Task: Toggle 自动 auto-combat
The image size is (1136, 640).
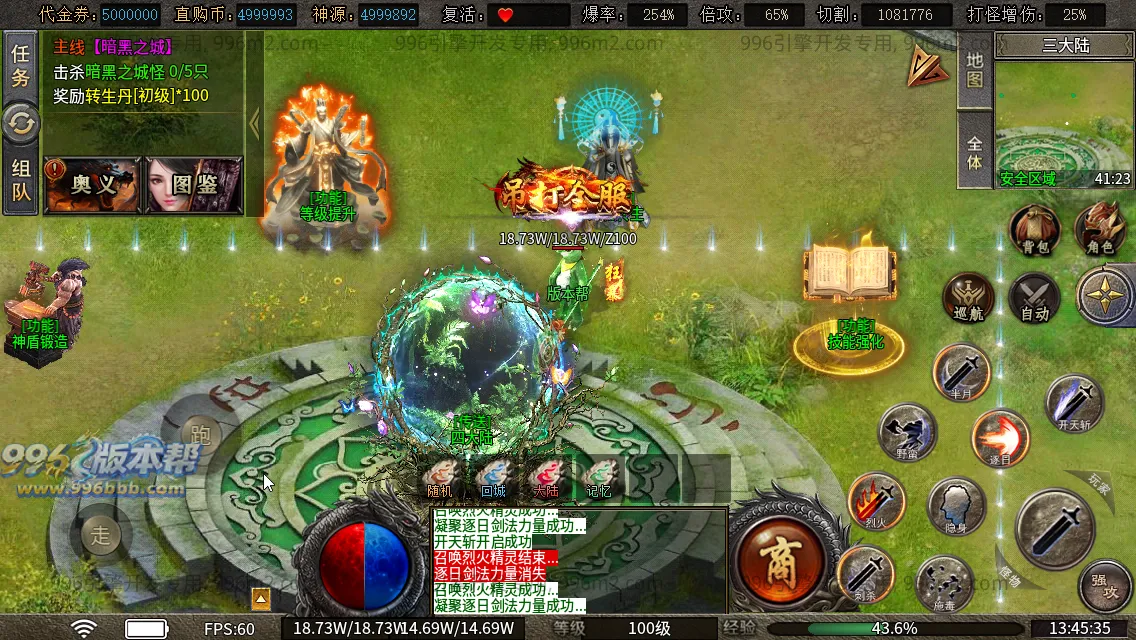Action: click(x=1034, y=298)
